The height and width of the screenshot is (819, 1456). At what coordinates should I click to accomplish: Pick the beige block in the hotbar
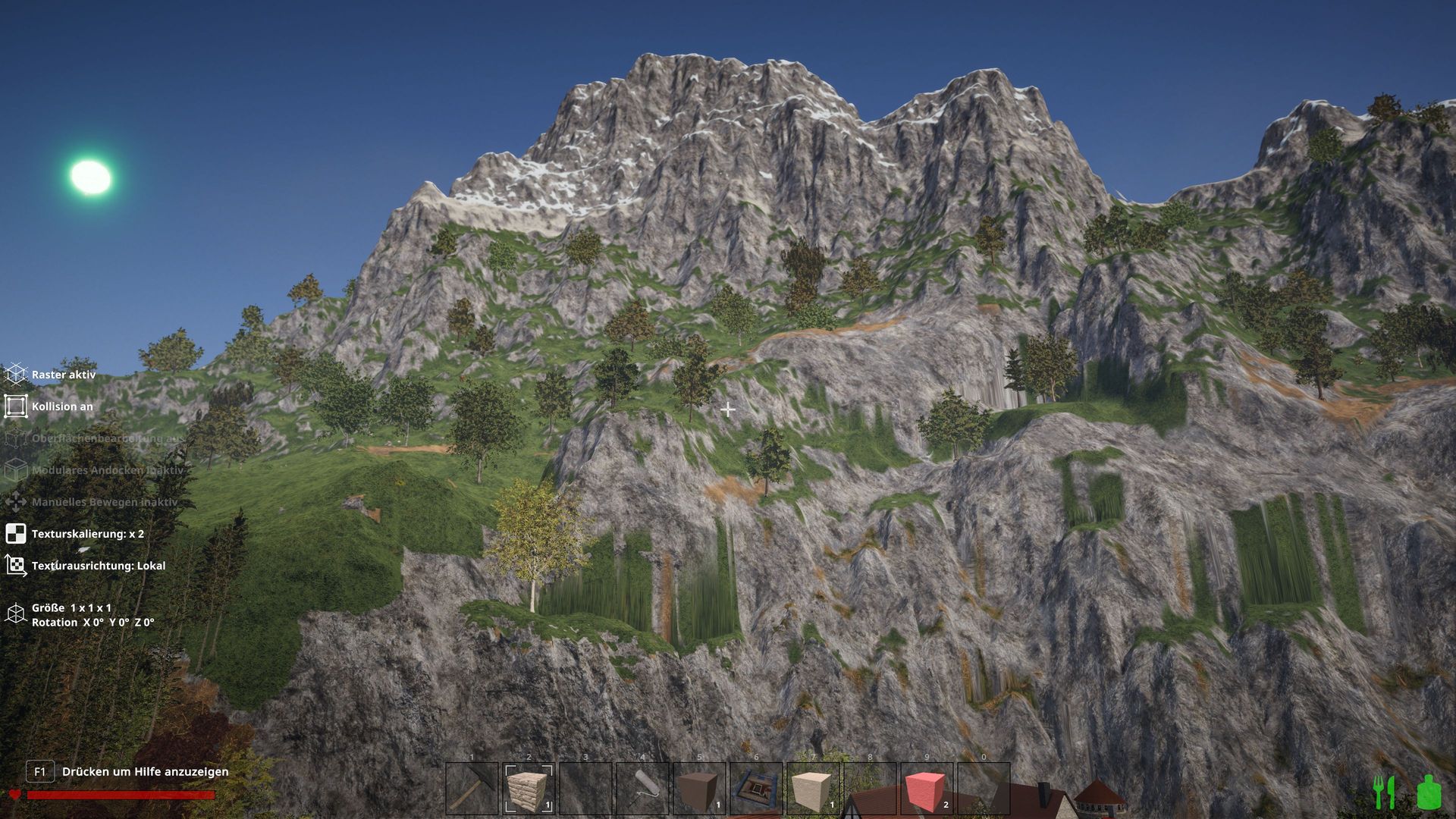[813, 789]
